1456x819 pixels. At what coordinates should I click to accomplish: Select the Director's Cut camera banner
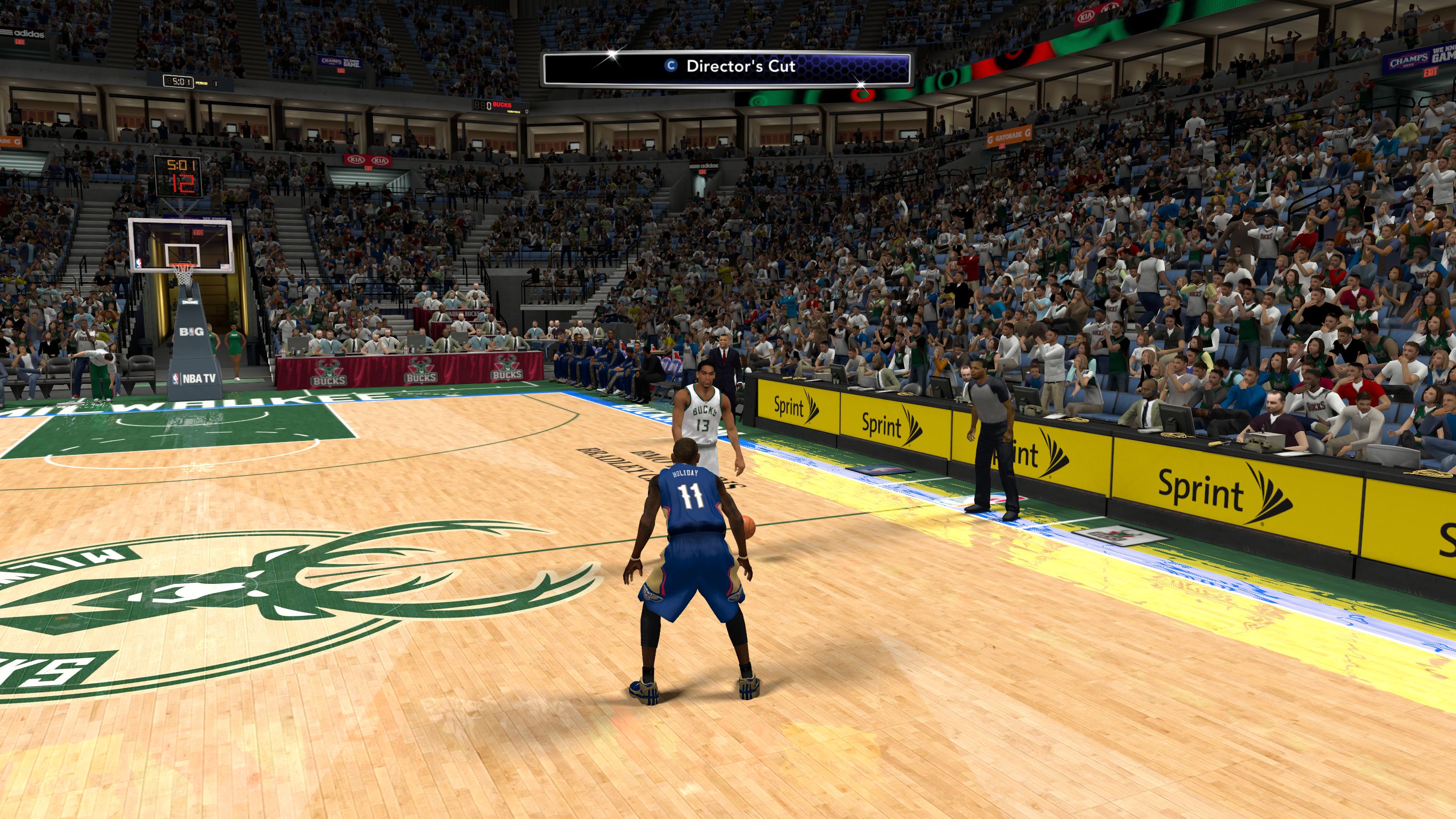tap(726, 68)
